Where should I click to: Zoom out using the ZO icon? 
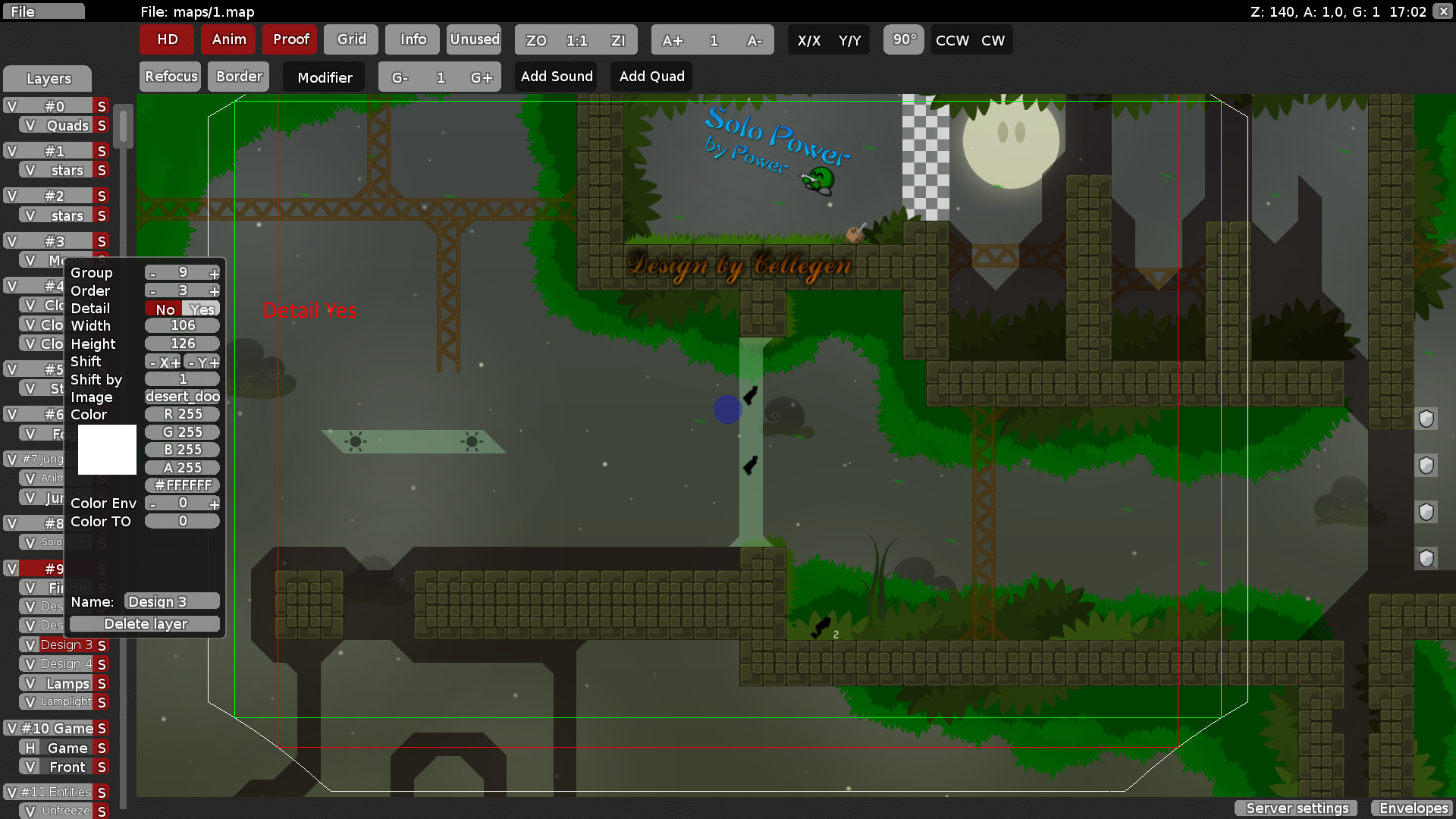(535, 40)
